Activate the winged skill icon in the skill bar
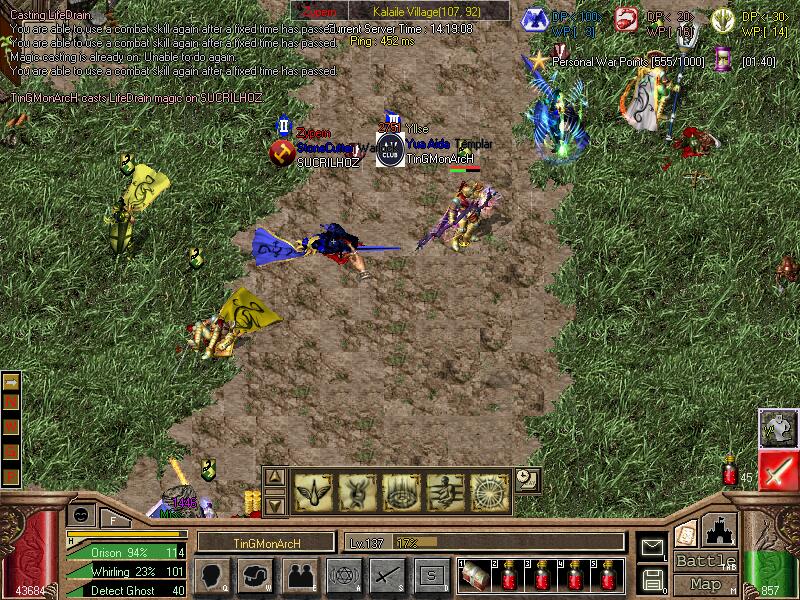The width and height of the screenshot is (800, 600). (x=313, y=491)
